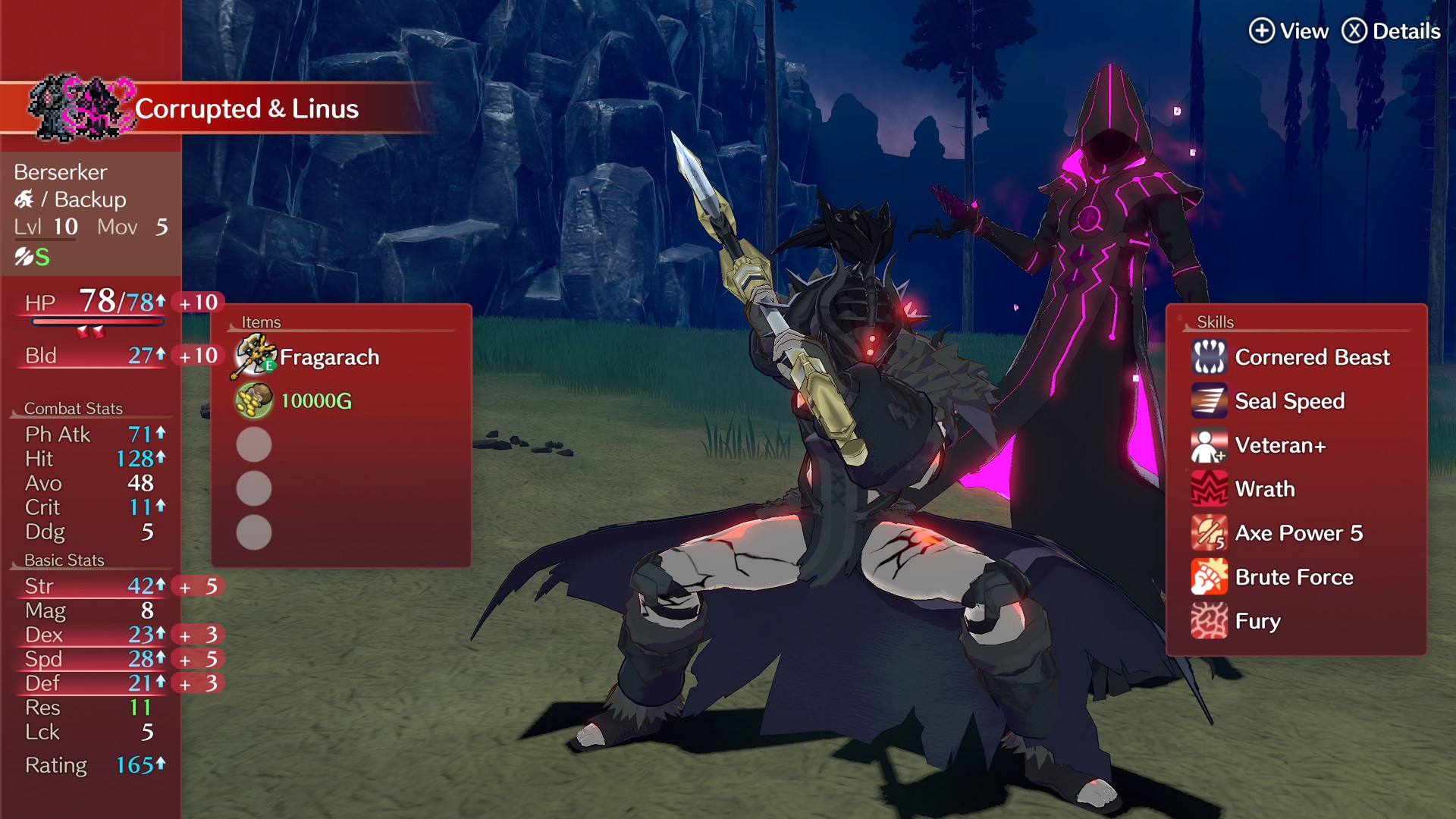This screenshot has width=1456, height=819.
Task: Toggle the green S sync indicator
Action: click(42, 257)
